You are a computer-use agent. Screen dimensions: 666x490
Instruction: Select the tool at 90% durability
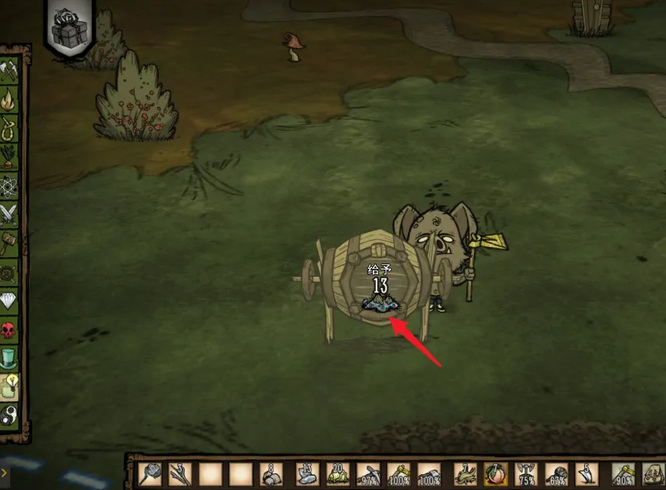tap(623, 473)
